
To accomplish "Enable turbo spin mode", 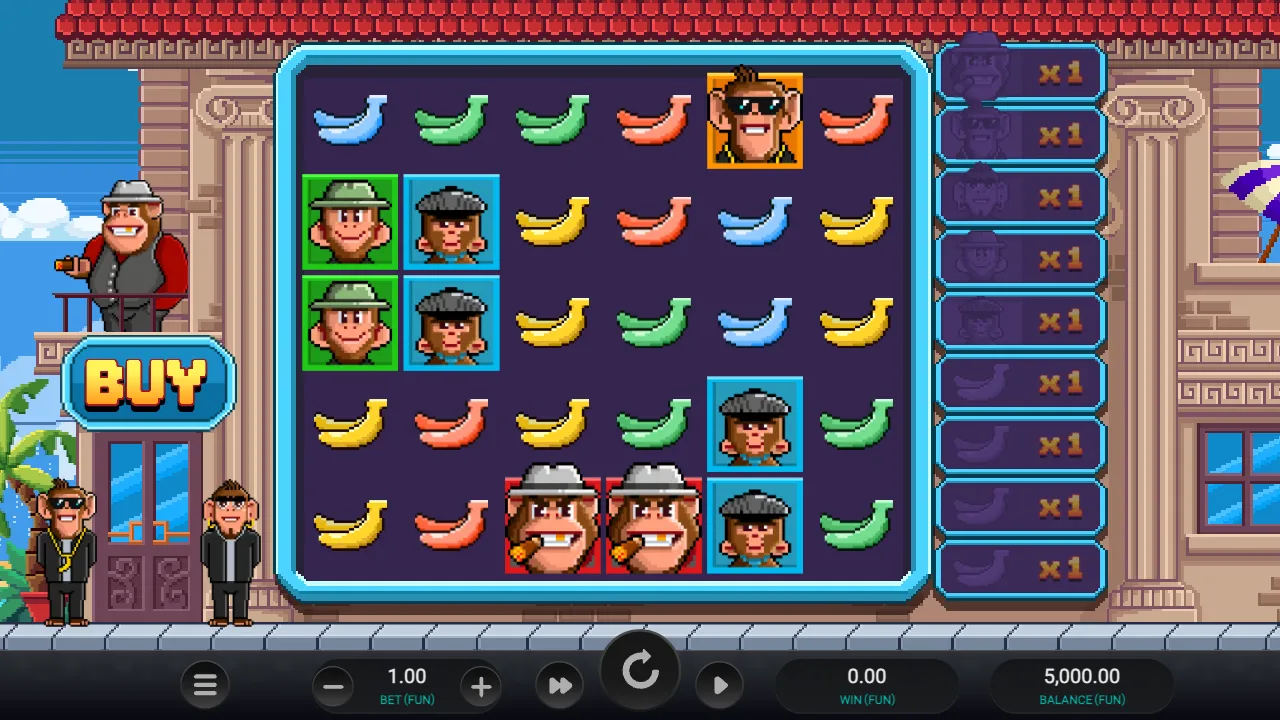I will (x=559, y=686).
